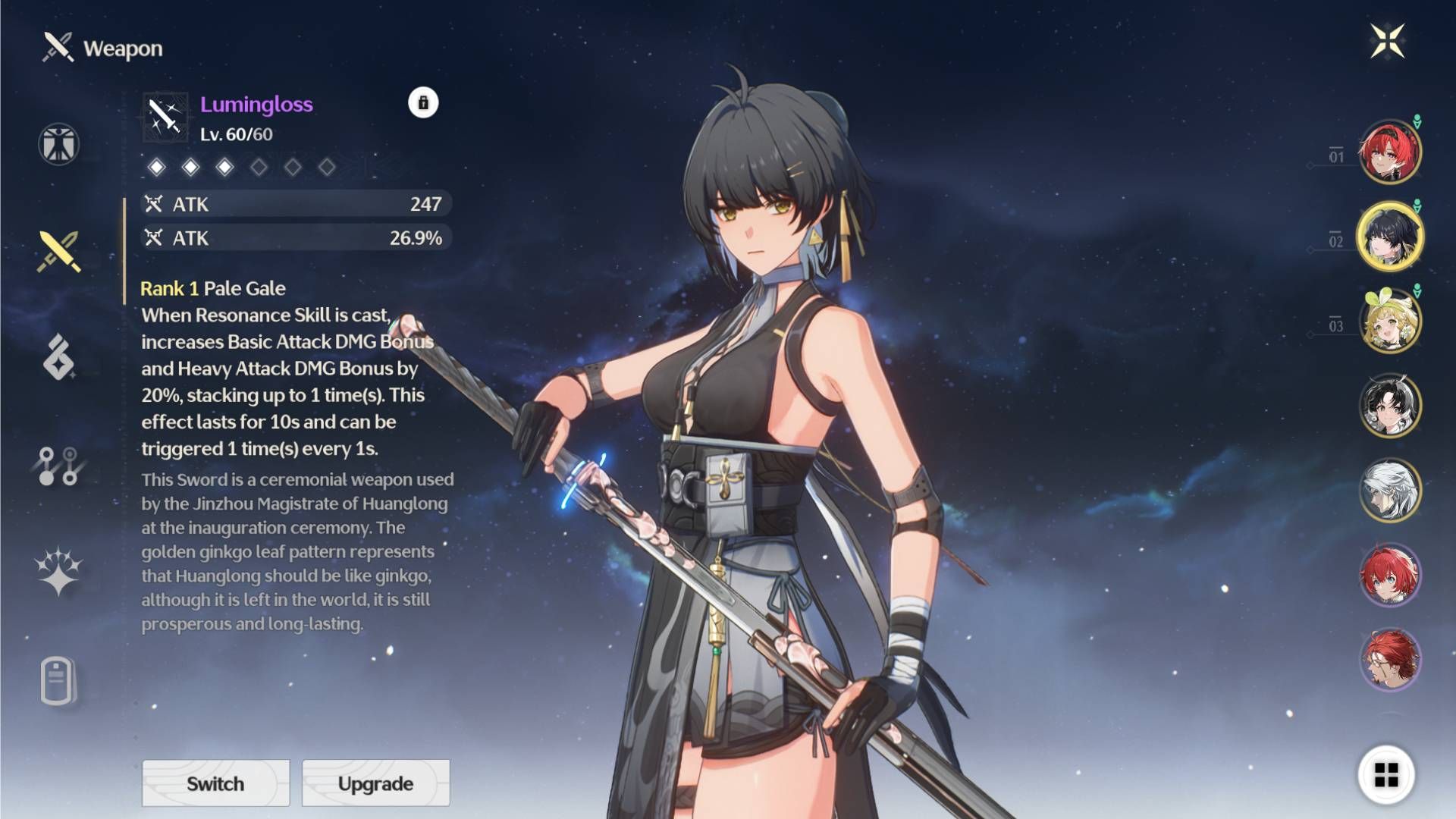1456x819 pixels.
Task: Click the Lumingloss weapon icon
Action: click(x=165, y=117)
